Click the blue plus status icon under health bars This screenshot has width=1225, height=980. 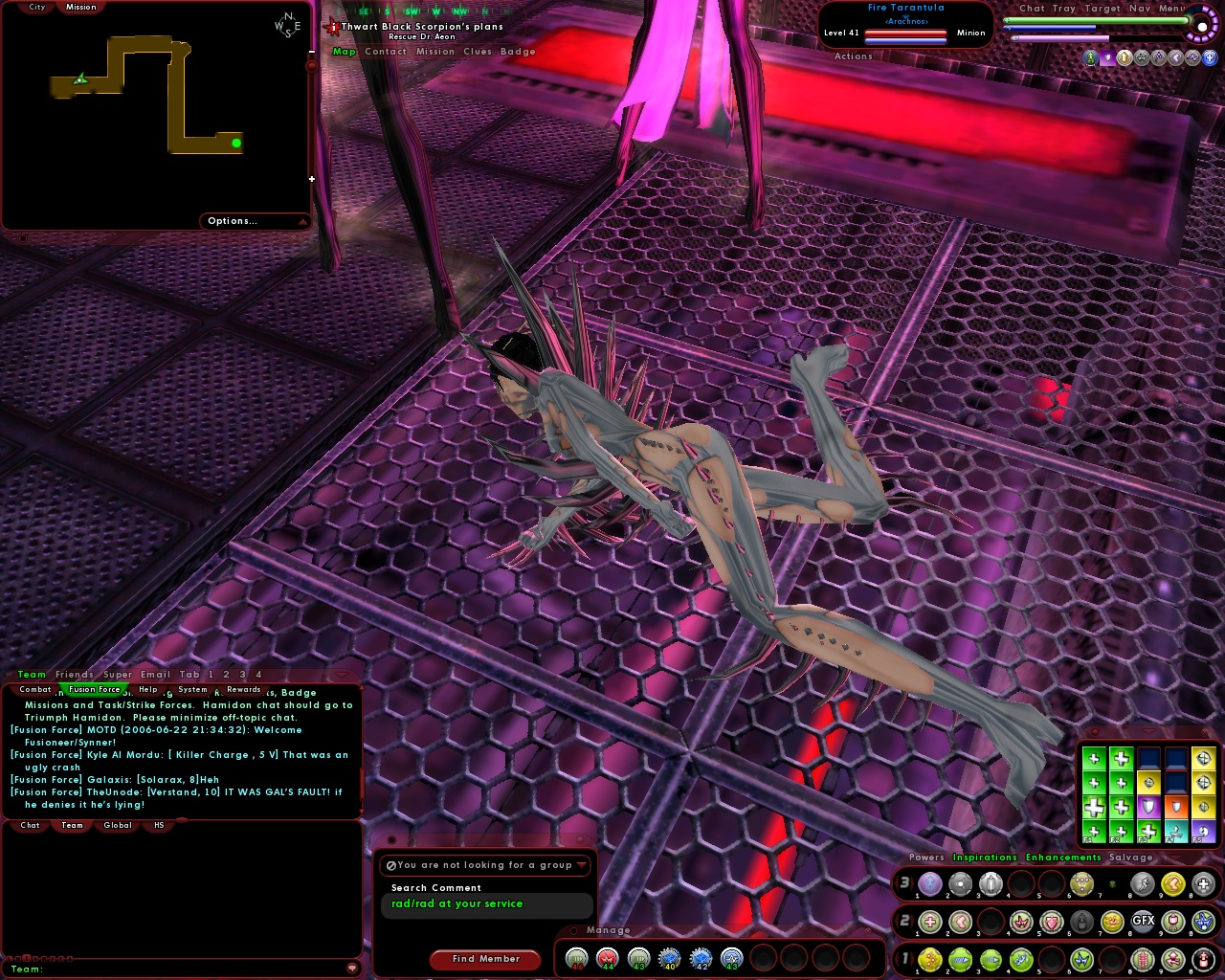pos(1209,58)
